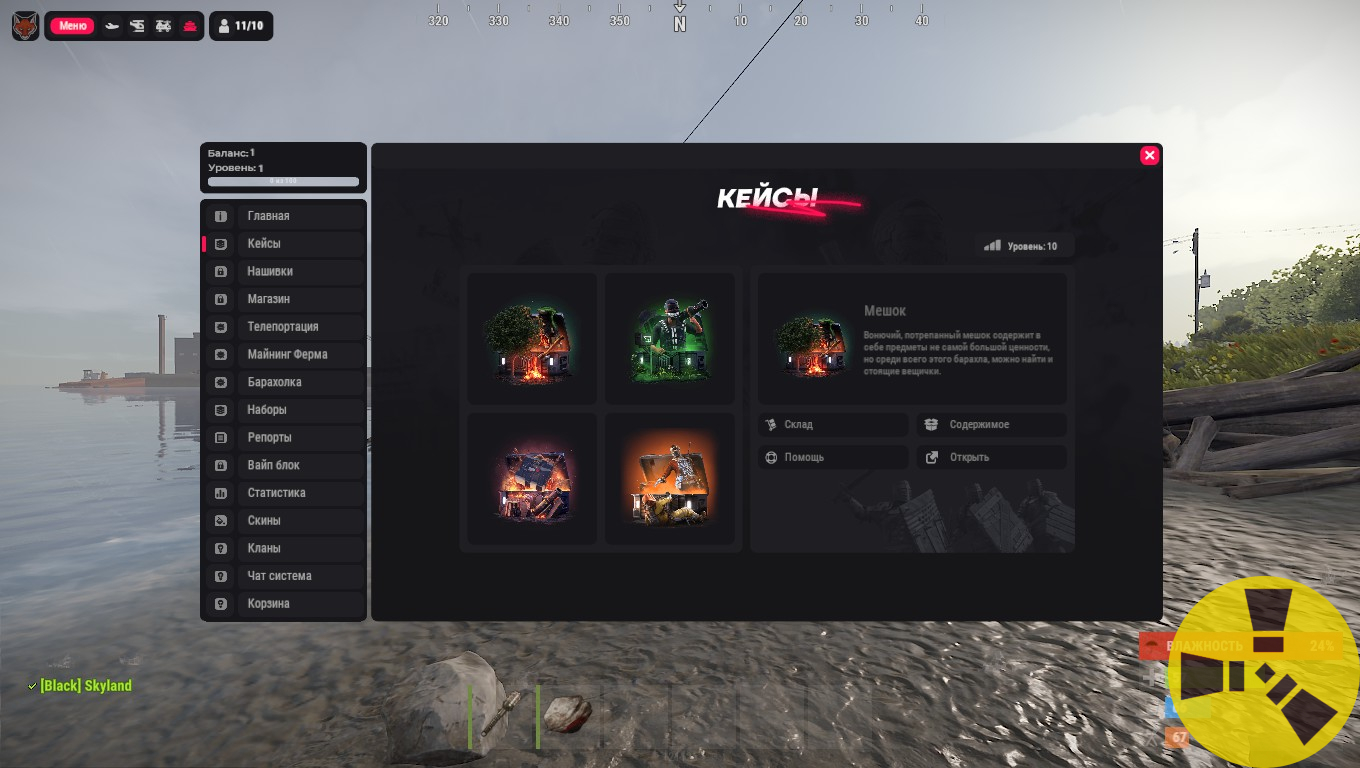Screen dimensions: 1360x768
Task: View the Статистика section
Action: point(284,493)
